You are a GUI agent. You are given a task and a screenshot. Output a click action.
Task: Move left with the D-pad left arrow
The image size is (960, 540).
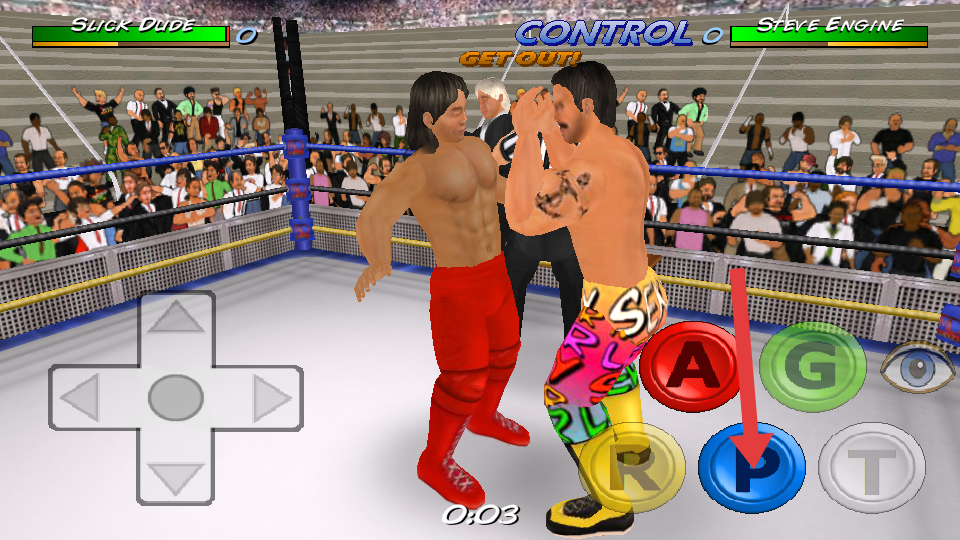79,399
